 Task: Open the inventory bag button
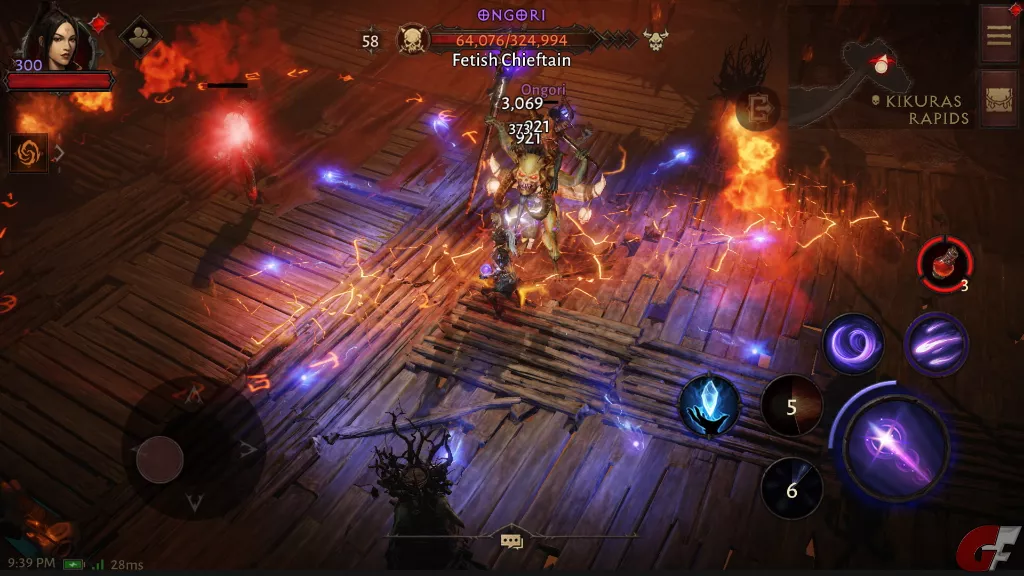coord(998,98)
